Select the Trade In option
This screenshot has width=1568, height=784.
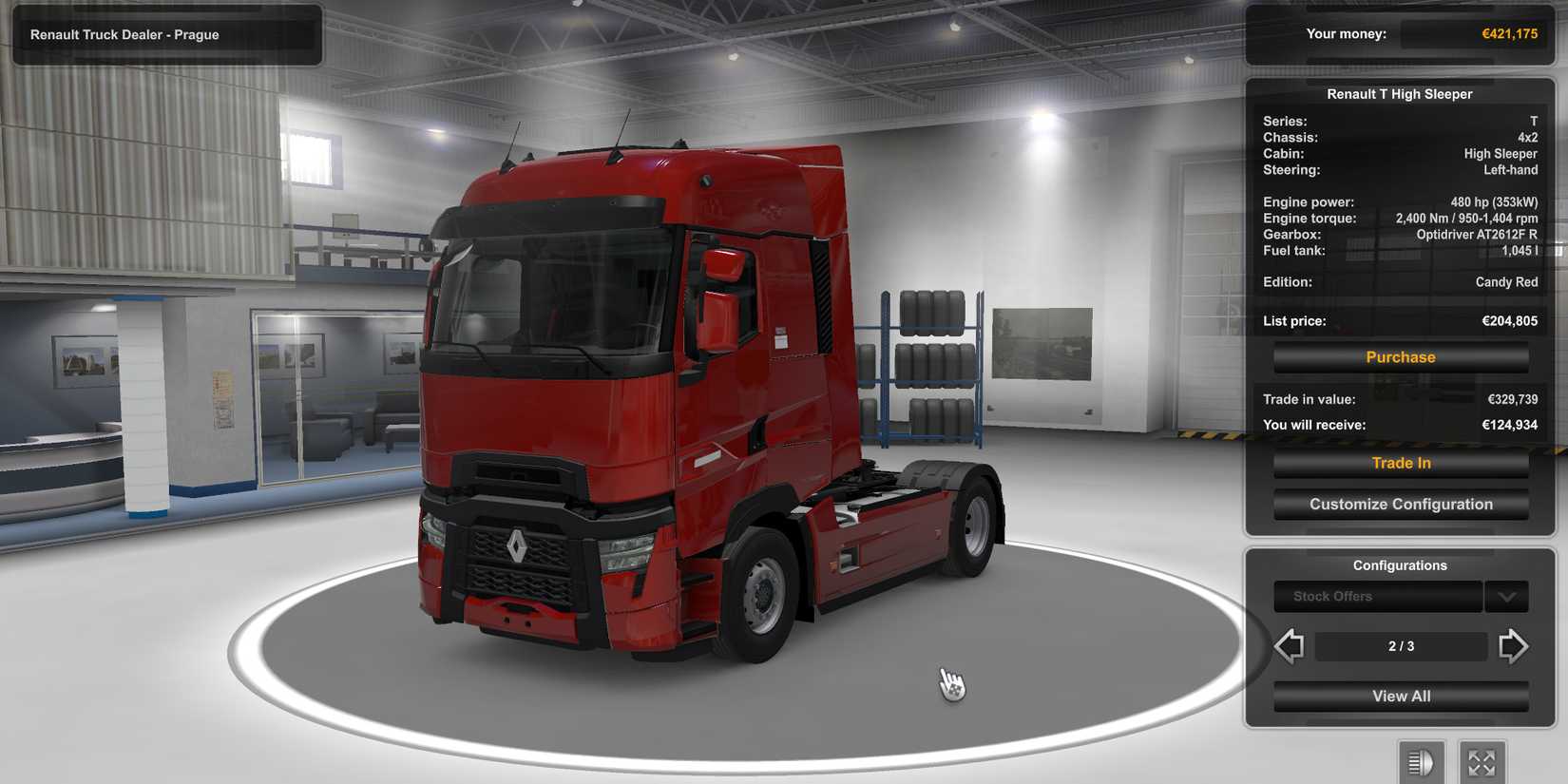1401,463
